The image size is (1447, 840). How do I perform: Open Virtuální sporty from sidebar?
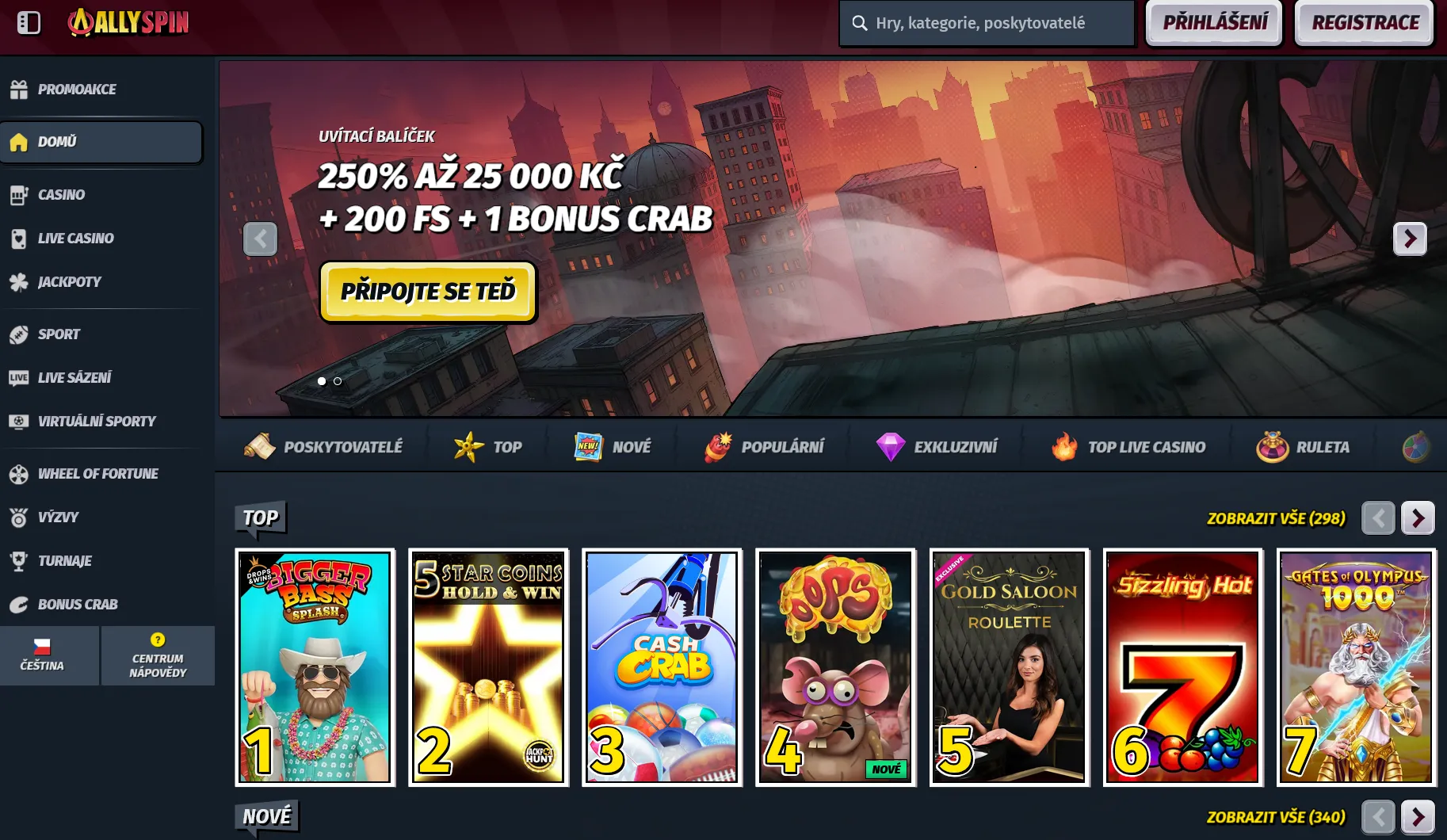pos(97,421)
